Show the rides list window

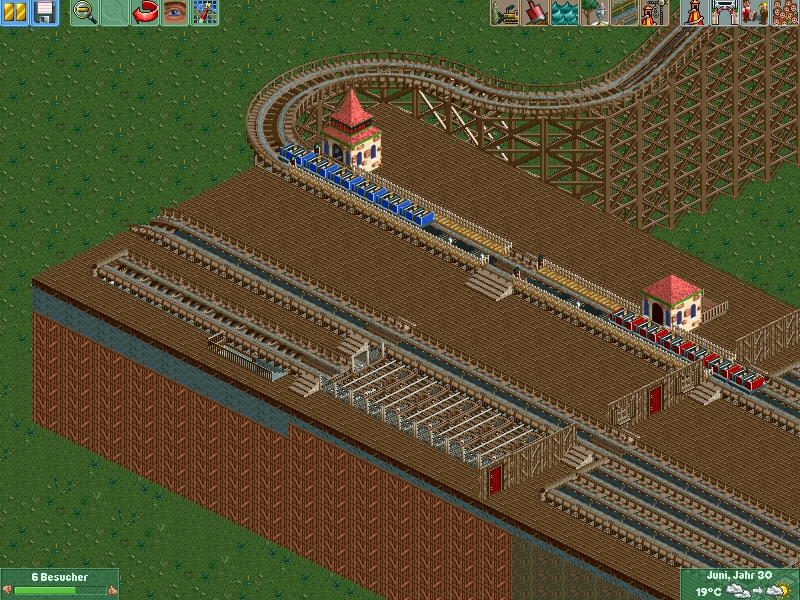click(x=694, y=13)
